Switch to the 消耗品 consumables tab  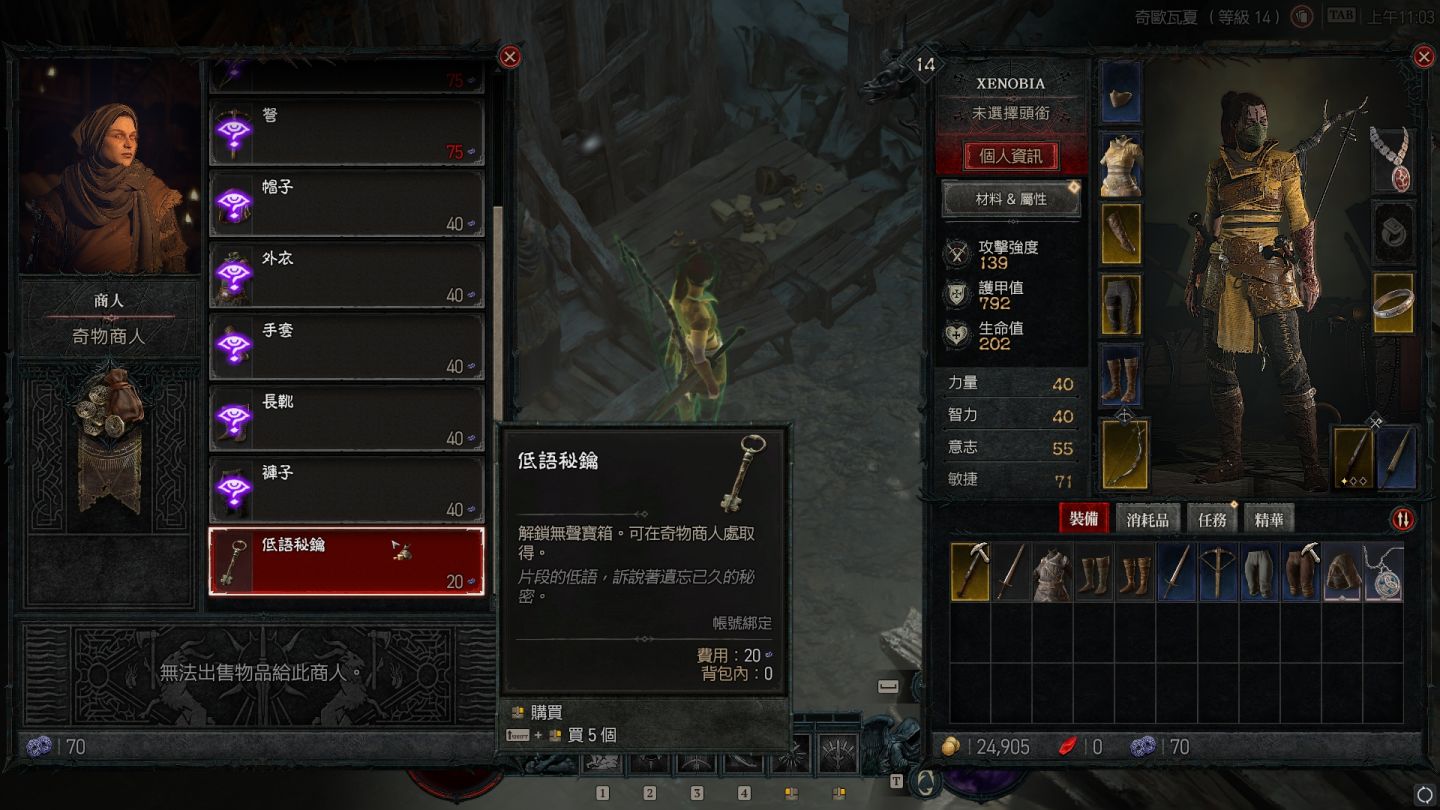point(1147,519)
